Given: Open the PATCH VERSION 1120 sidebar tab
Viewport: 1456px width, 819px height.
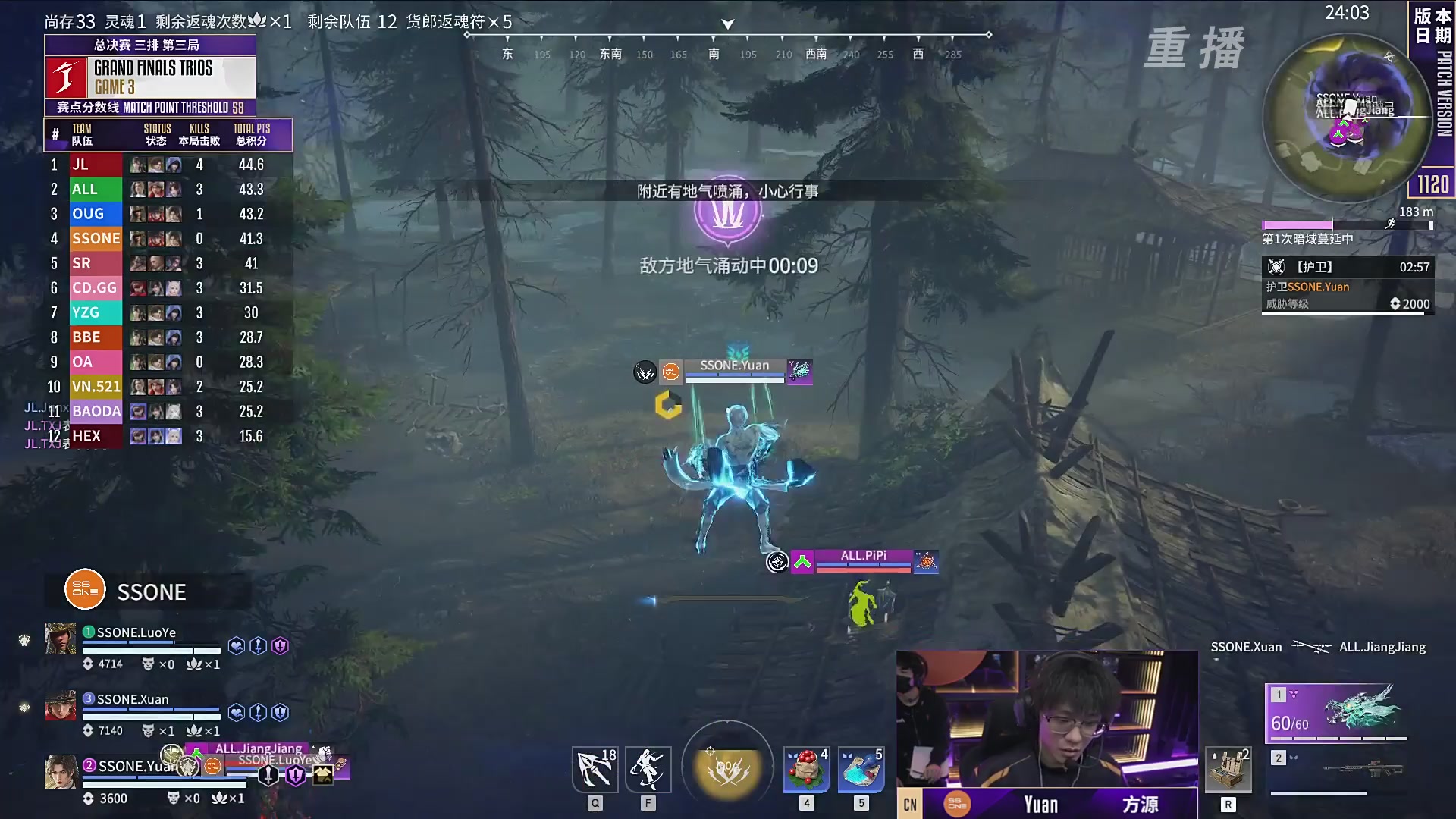Looking at the screenshot, I should click(x=1436, y=106).
